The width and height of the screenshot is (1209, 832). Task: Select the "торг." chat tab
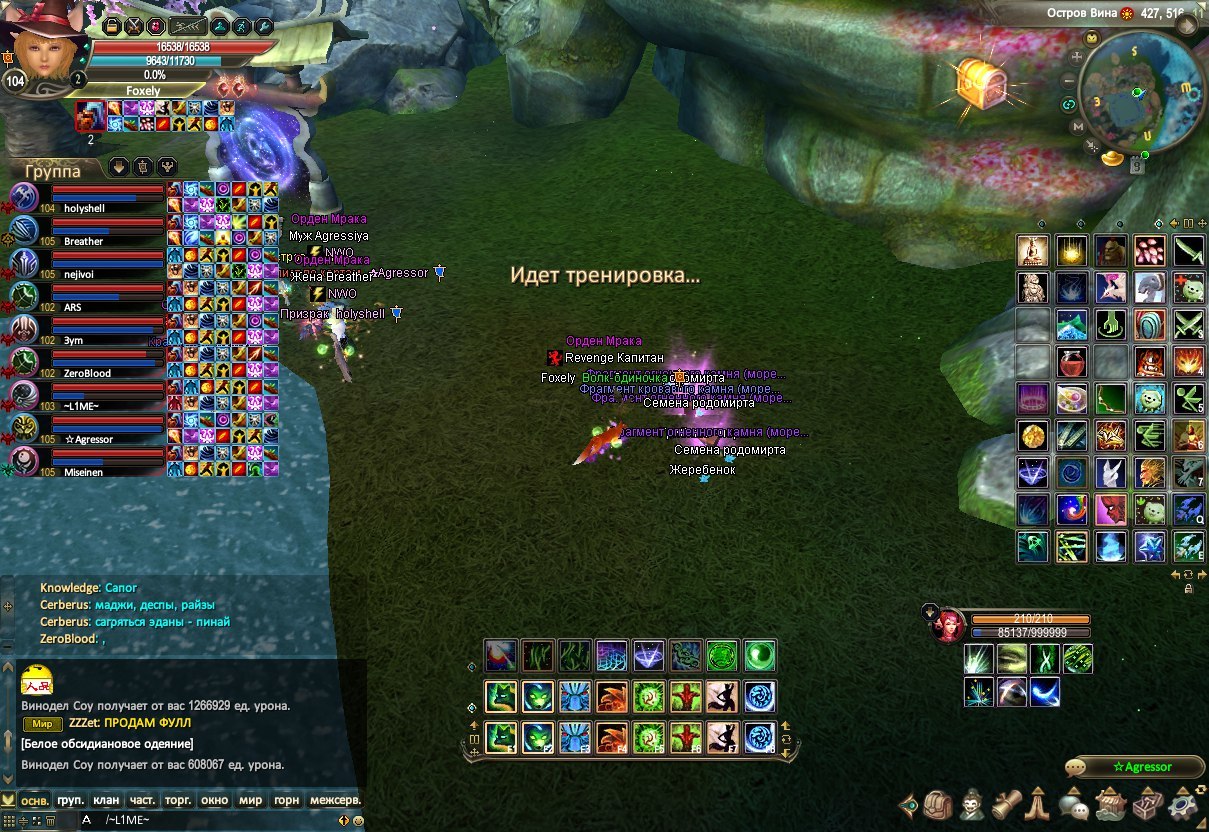point(178,800)
